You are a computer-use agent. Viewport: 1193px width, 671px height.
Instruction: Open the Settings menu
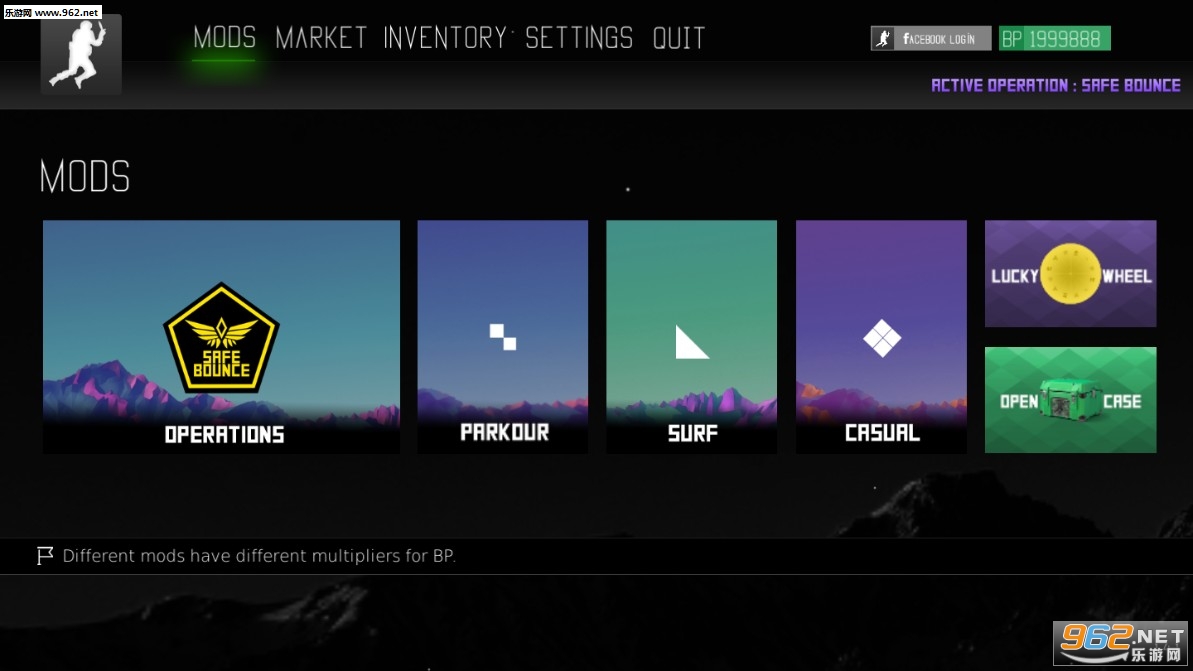(579, 39)
